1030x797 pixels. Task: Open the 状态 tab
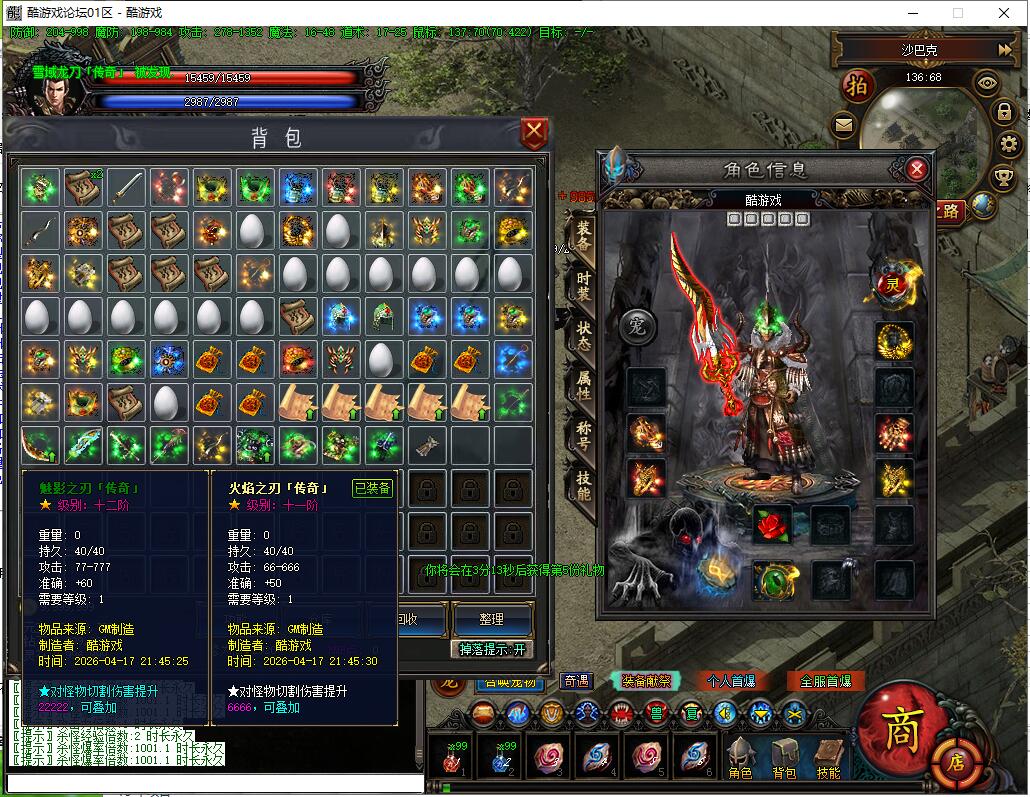pos(582,332)
